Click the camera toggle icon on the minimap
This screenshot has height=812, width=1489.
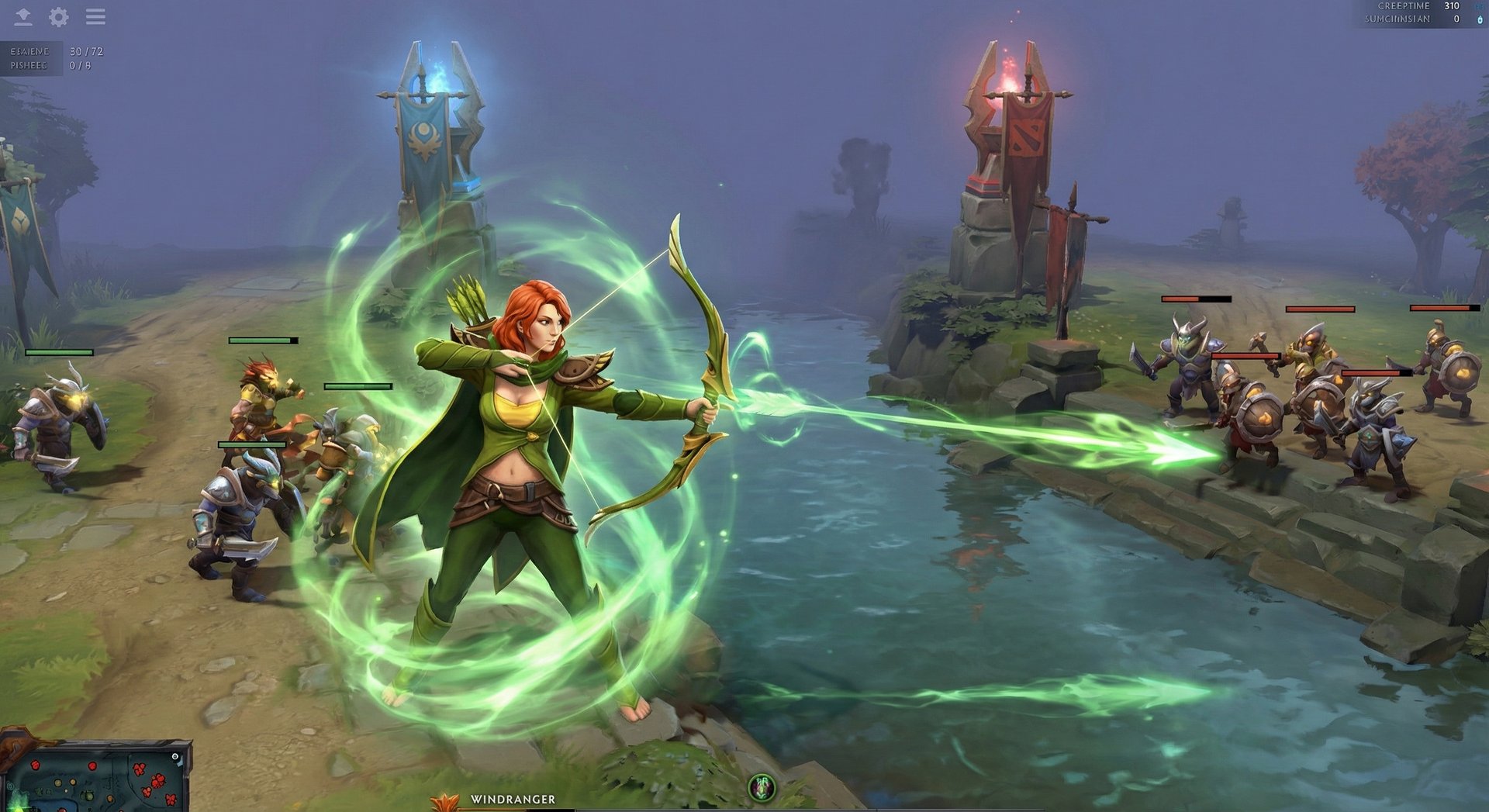[x=174, y=756]
